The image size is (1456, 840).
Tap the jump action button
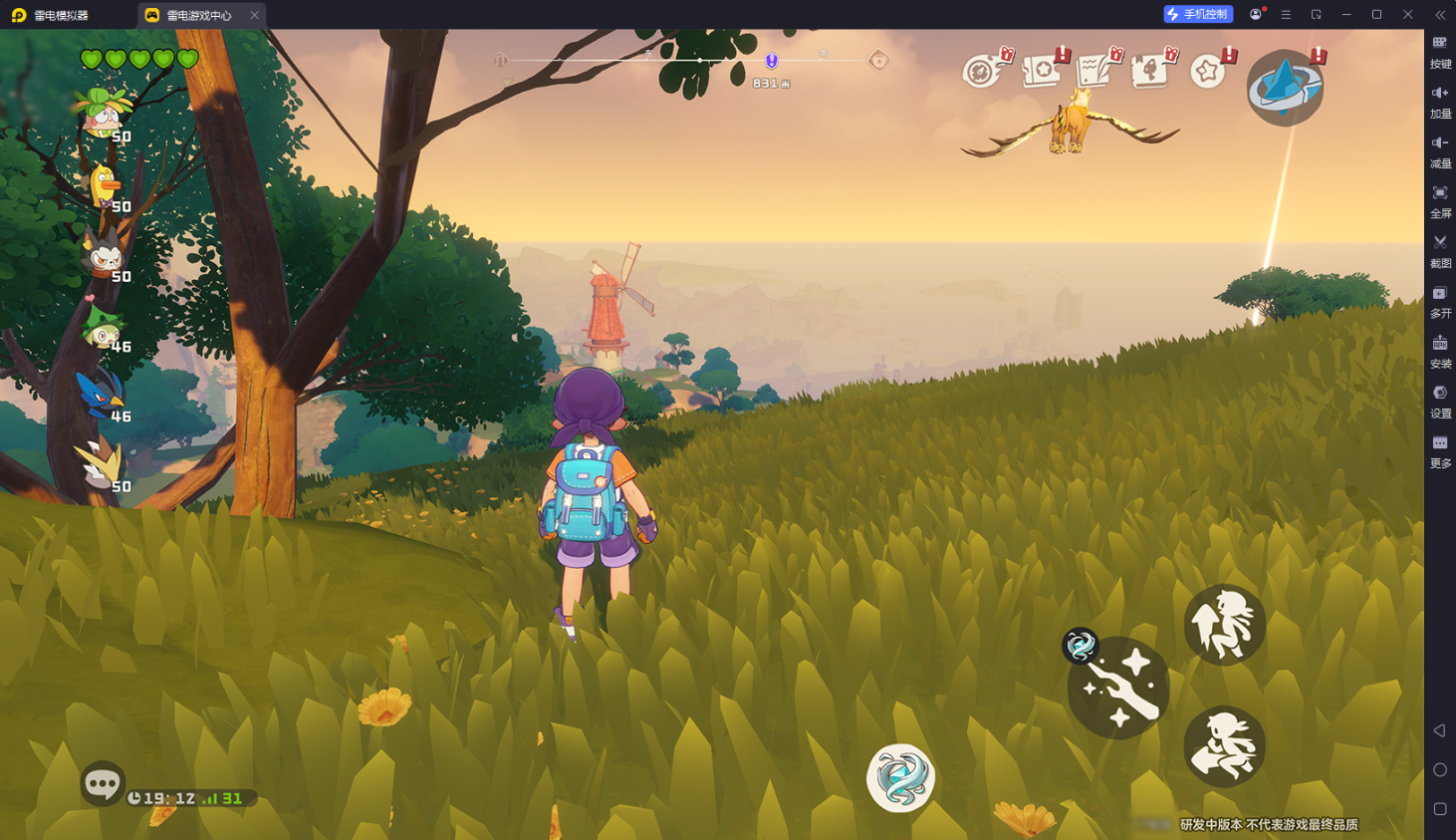(1224, 625)
